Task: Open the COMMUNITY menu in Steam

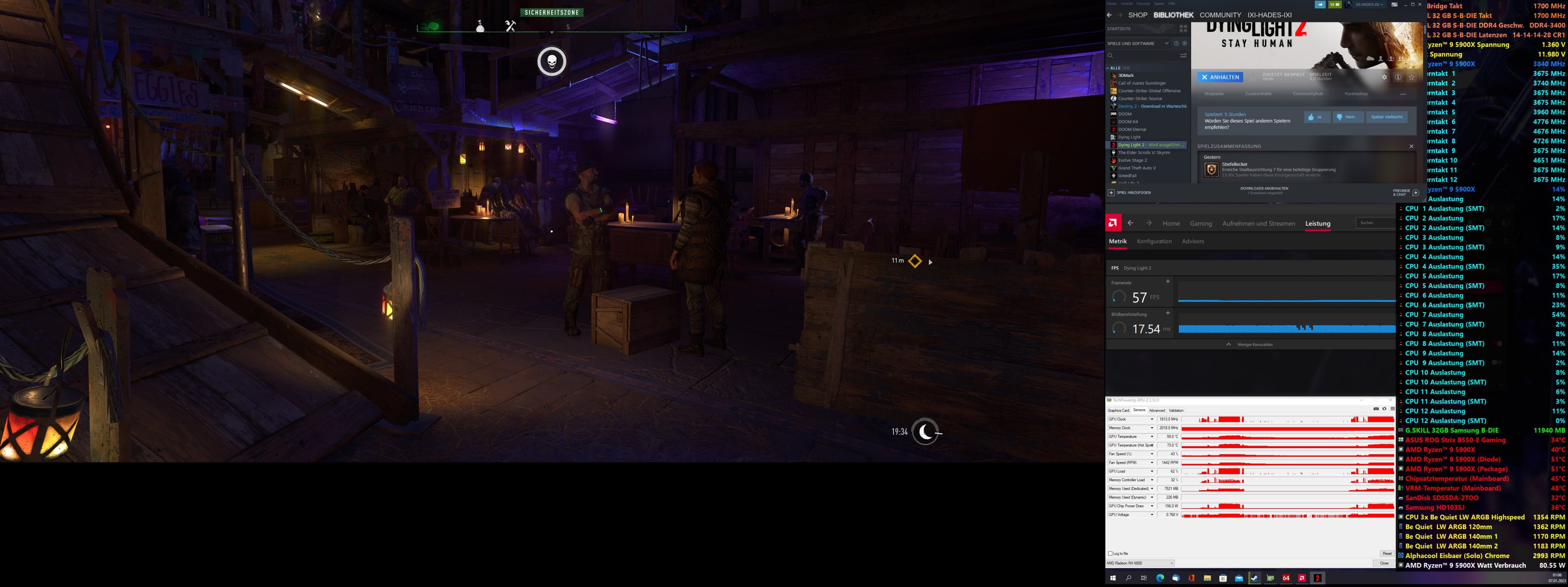Action: (1221, 15)
